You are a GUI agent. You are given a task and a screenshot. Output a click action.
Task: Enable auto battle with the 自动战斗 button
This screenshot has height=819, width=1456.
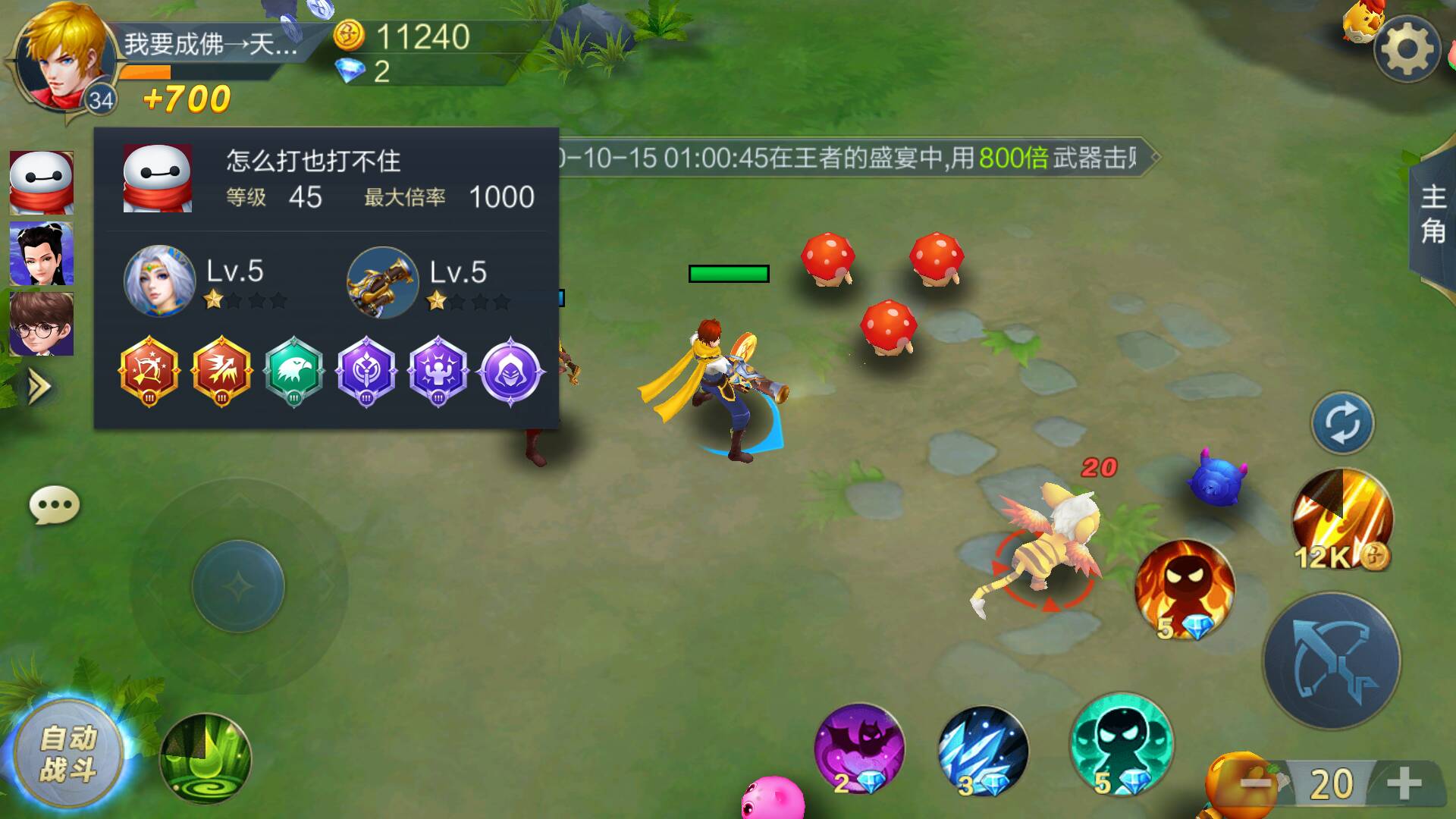71,751
